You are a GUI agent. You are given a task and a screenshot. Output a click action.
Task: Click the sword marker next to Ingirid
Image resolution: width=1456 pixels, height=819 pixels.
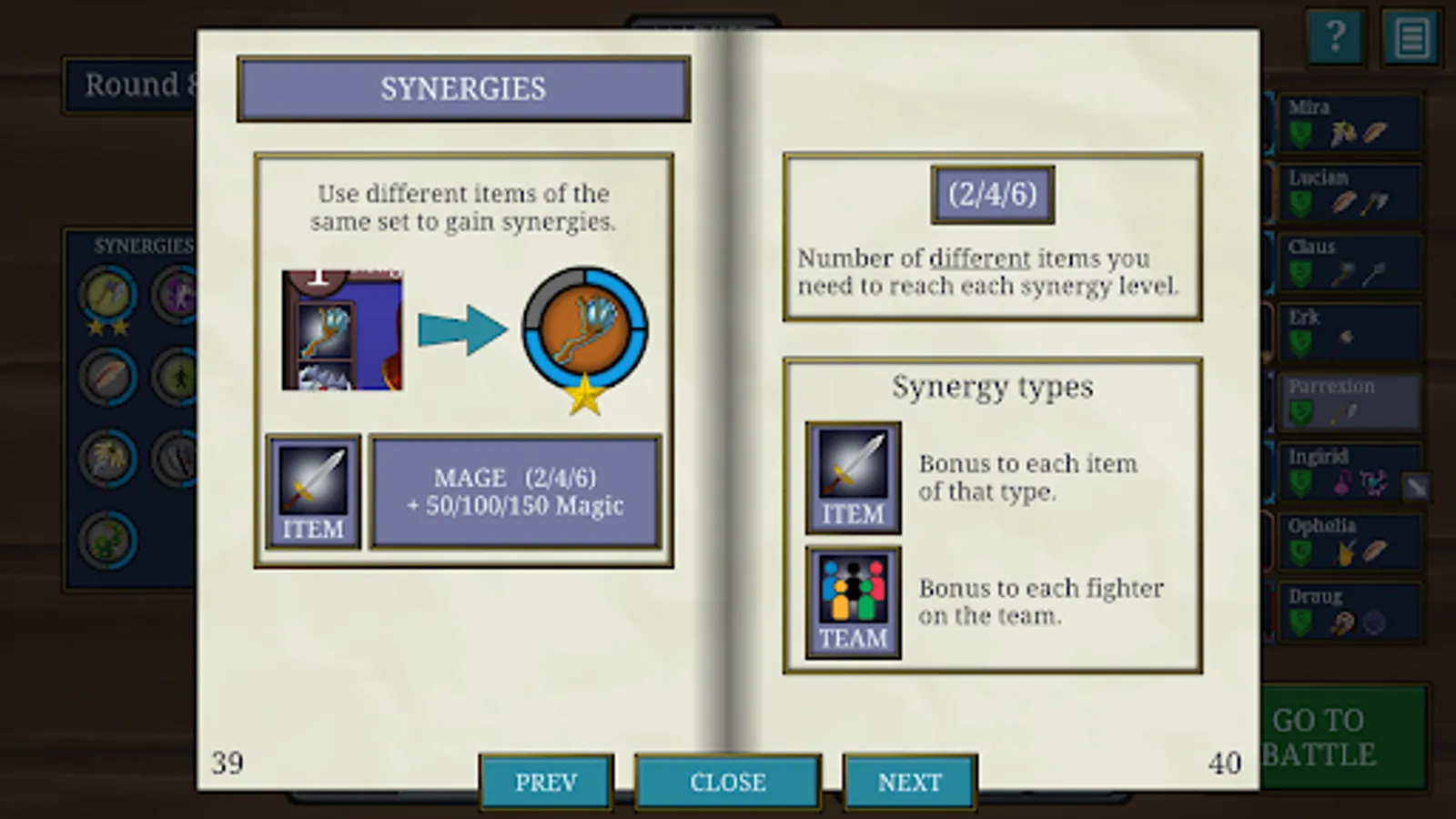pos(1415,486)
